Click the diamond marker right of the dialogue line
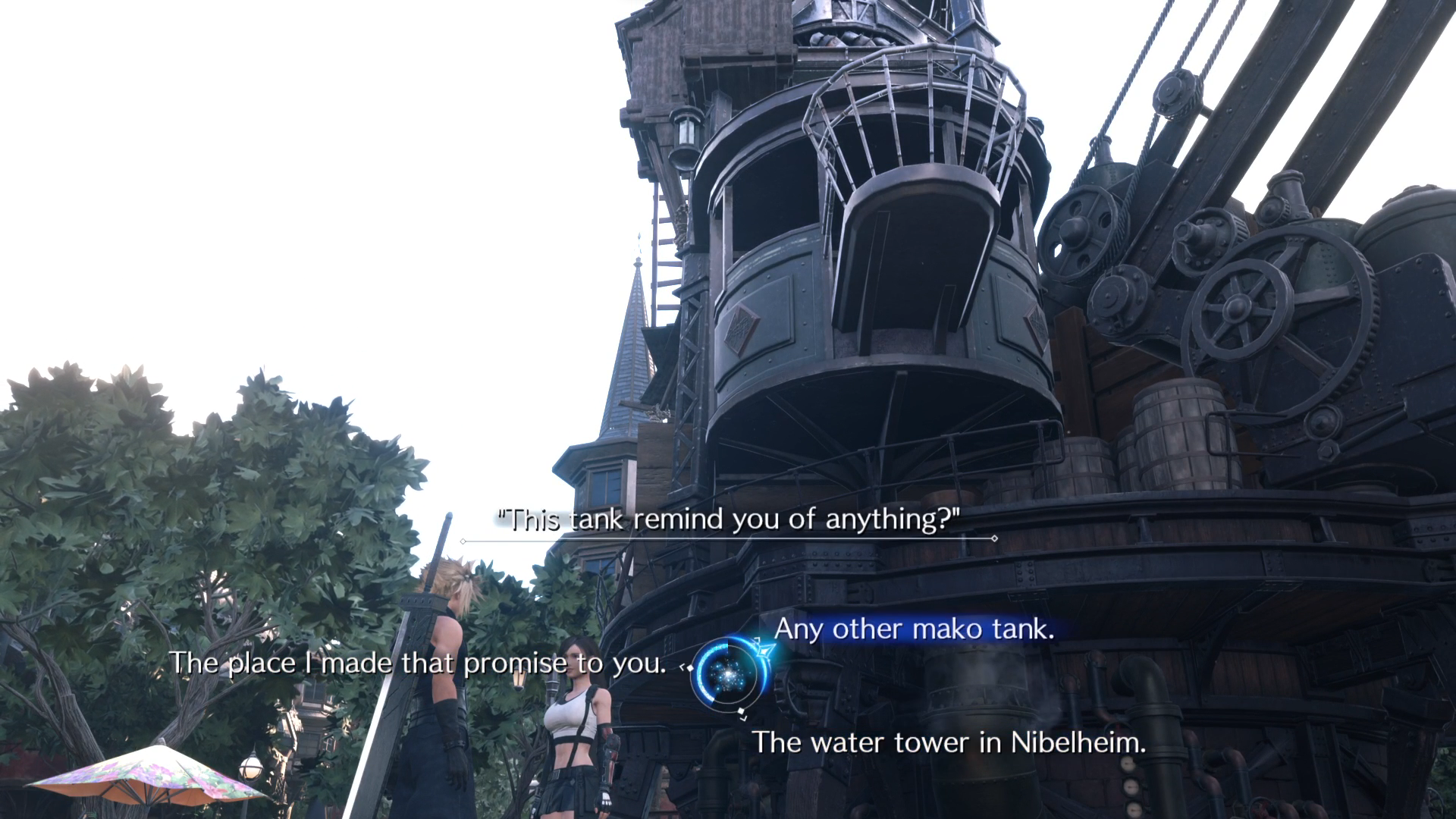The height and width of the screenshot is (819, 1456). (x=993, y=538)
